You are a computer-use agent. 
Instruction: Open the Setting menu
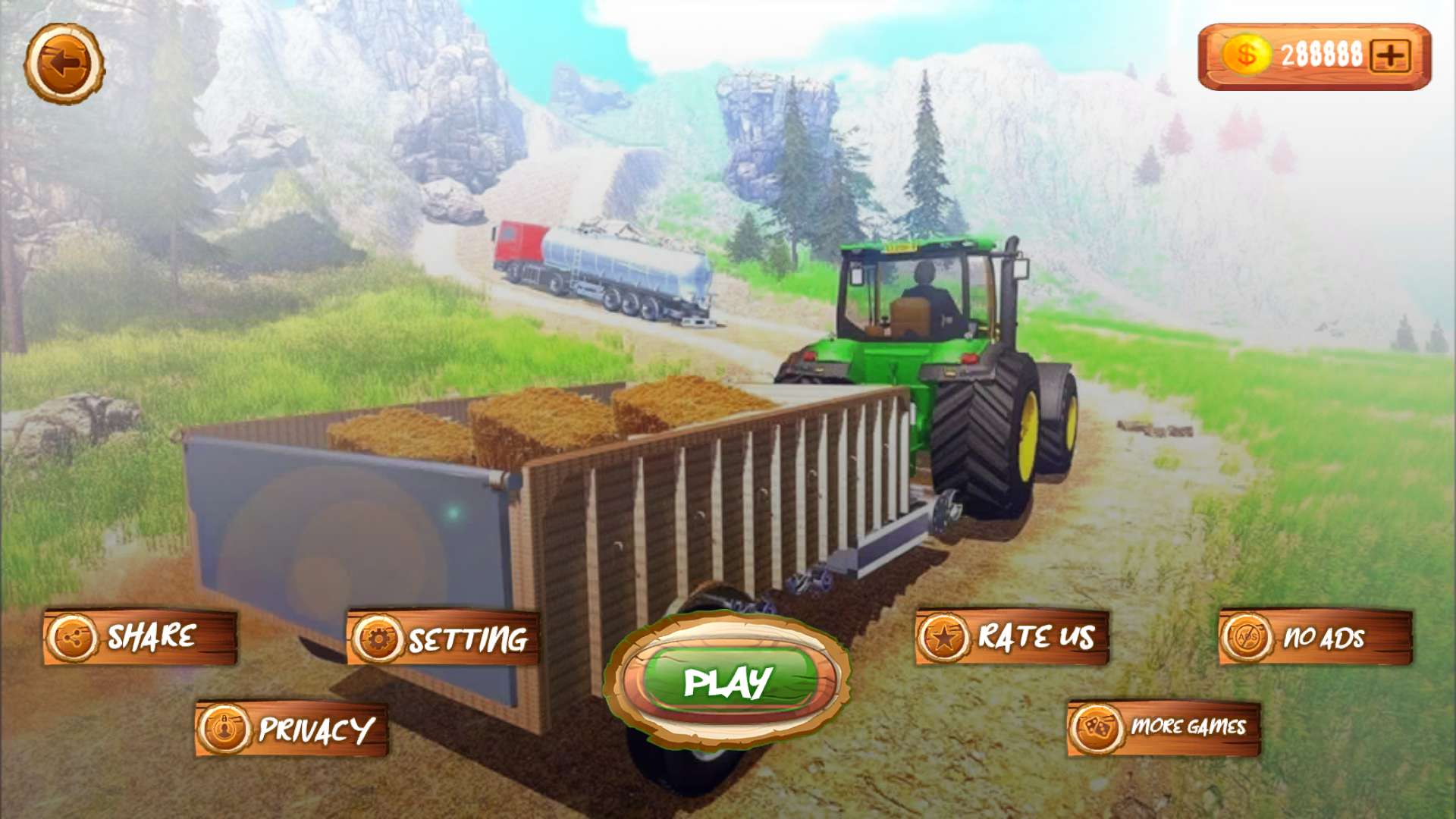point(444,639)
